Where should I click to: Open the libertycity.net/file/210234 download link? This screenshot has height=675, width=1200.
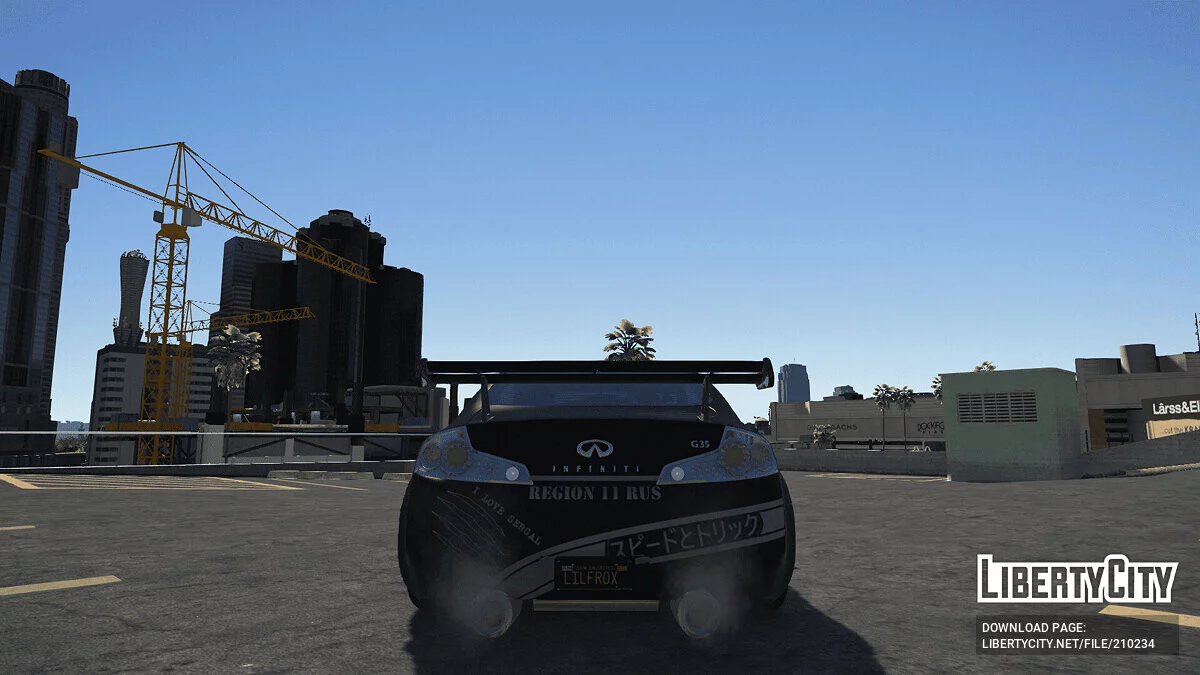tap(1068, 643)
